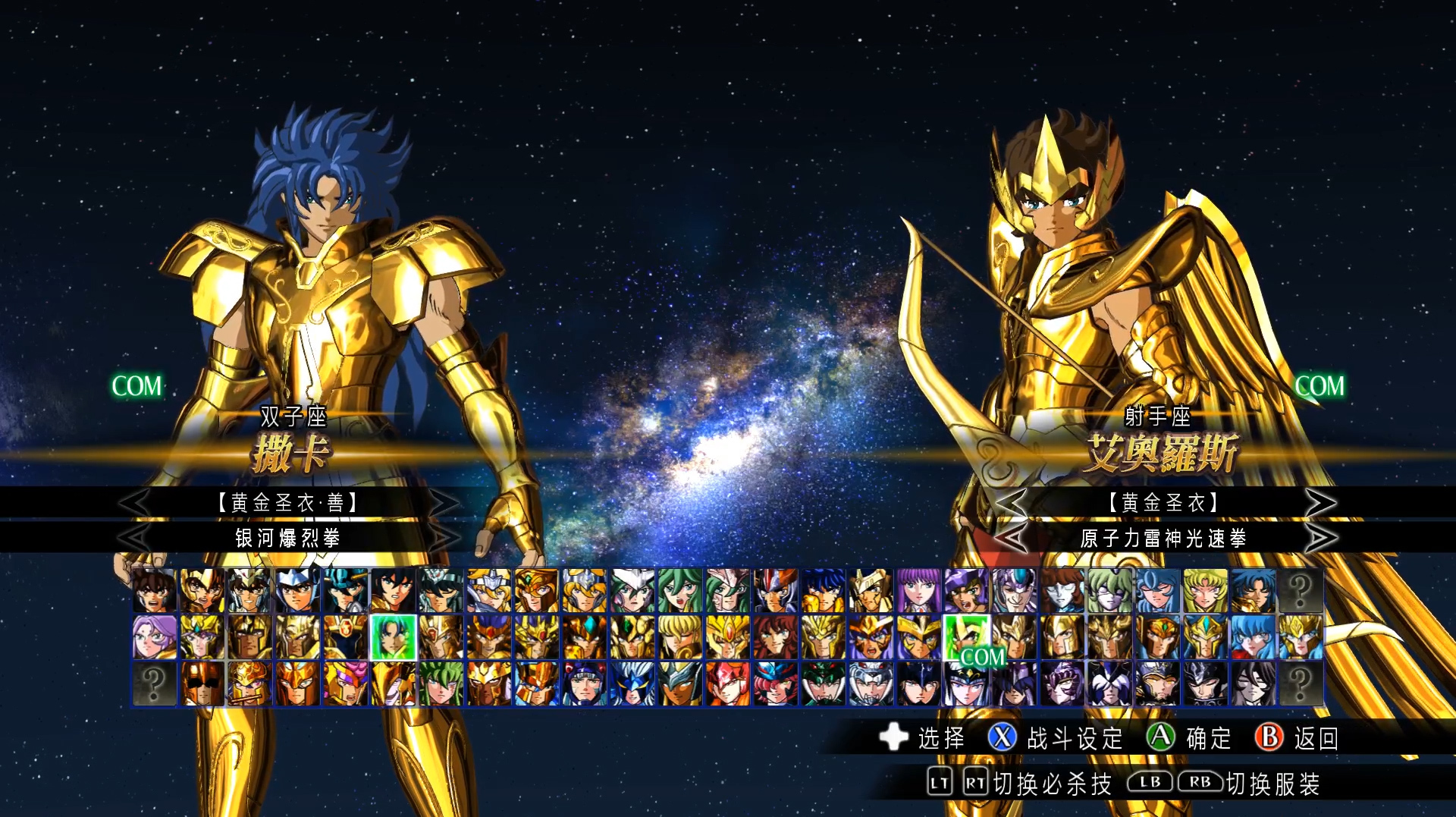1456x817 pixels.
Task: Go to the previous move before 原子力雷神光速拳
Action: point(1011,538)
